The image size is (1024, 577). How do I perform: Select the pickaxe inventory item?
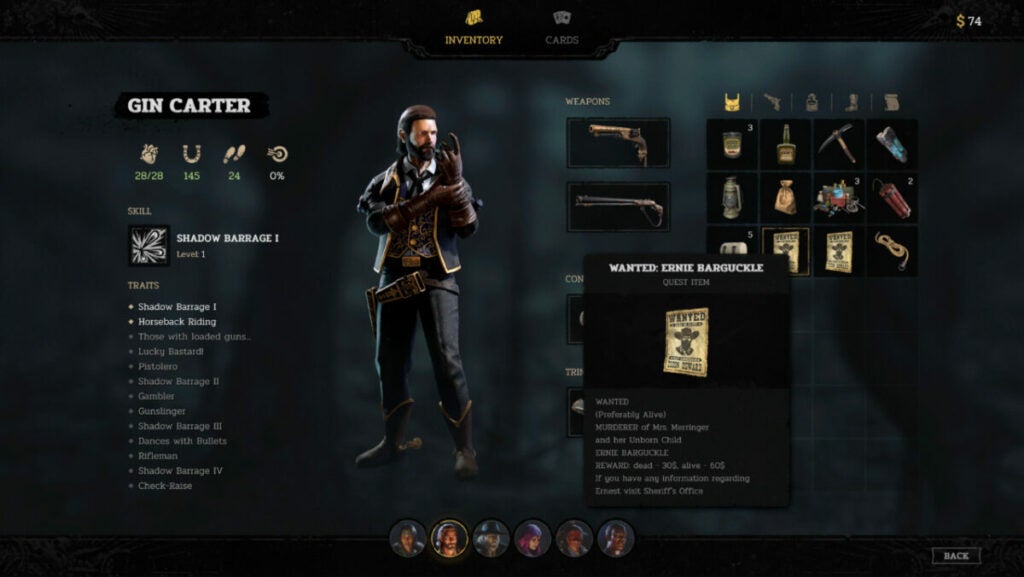coord(838,144)
